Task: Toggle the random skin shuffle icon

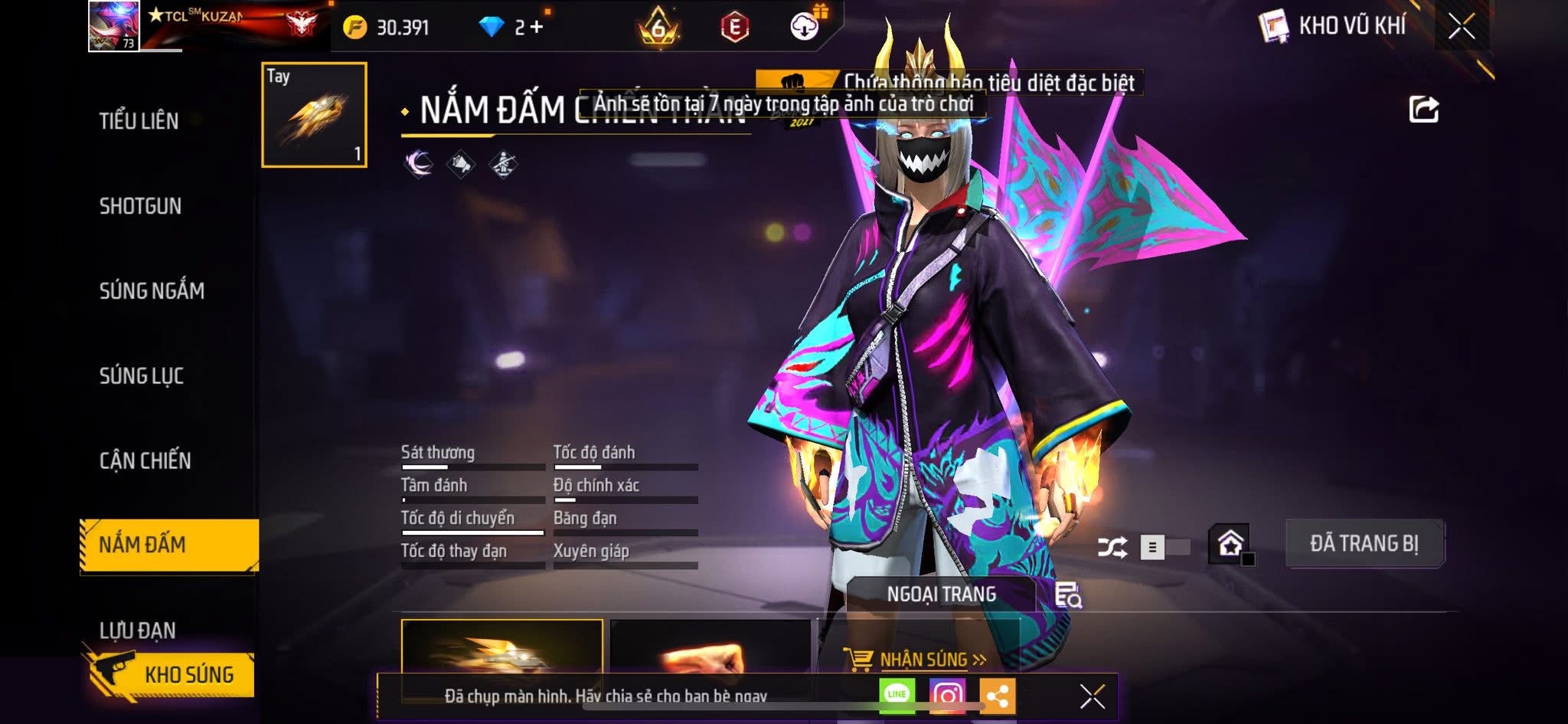Action: [x=1112, y=547]
